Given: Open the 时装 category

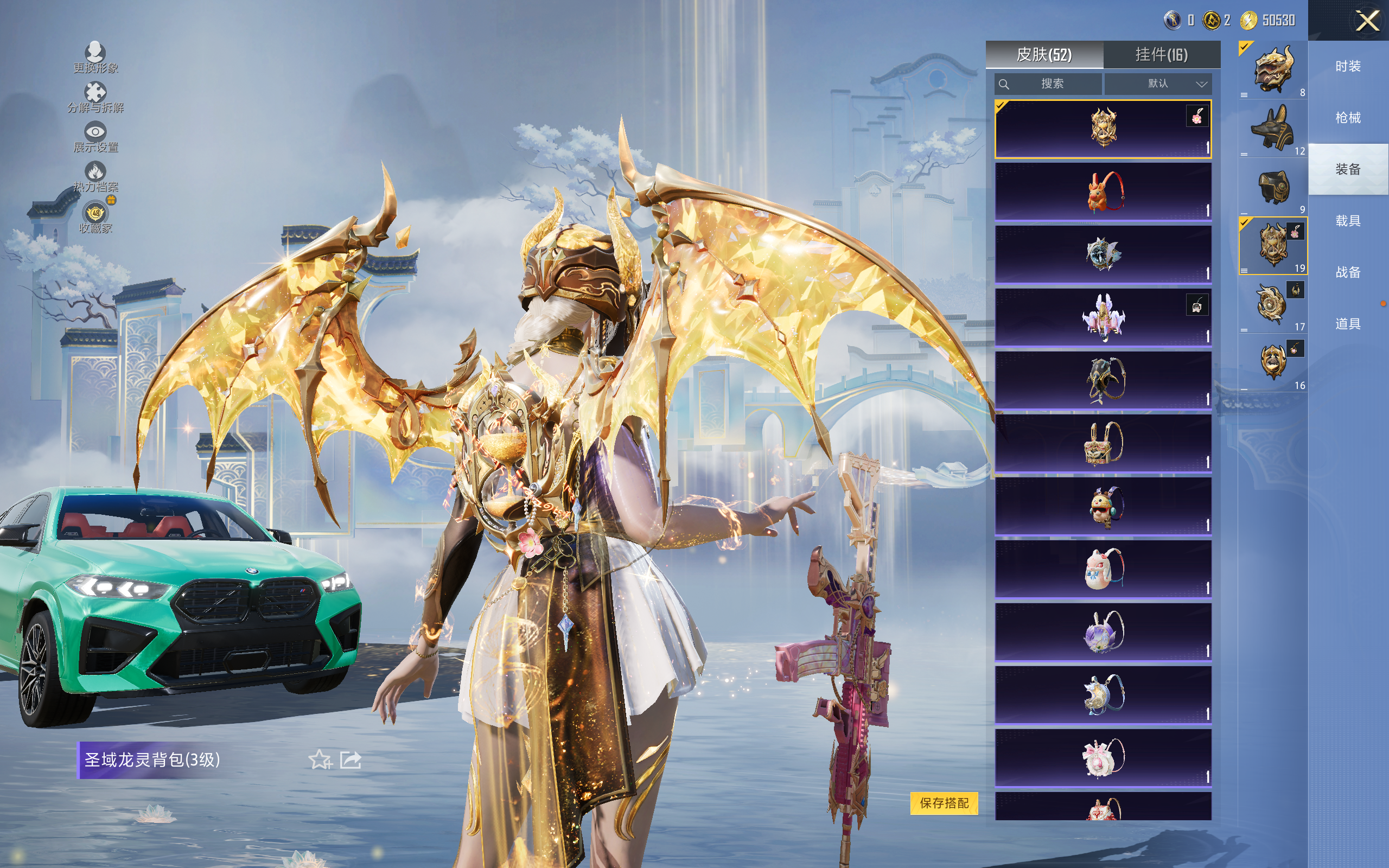Looking at the screenshot, I should click(x=1348, y=67).
